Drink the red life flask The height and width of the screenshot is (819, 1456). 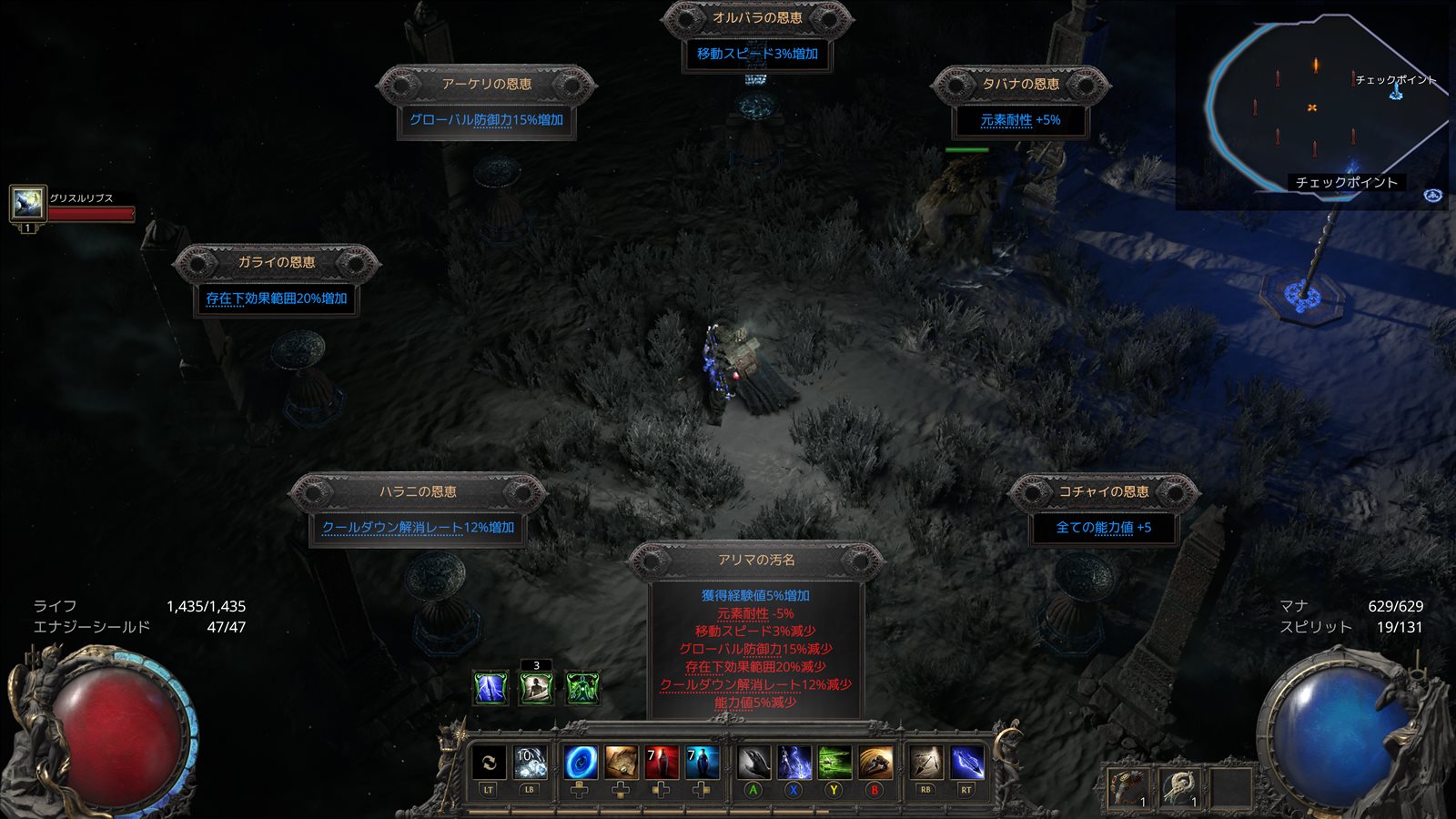pyautogui.click(x=662, y=763)
